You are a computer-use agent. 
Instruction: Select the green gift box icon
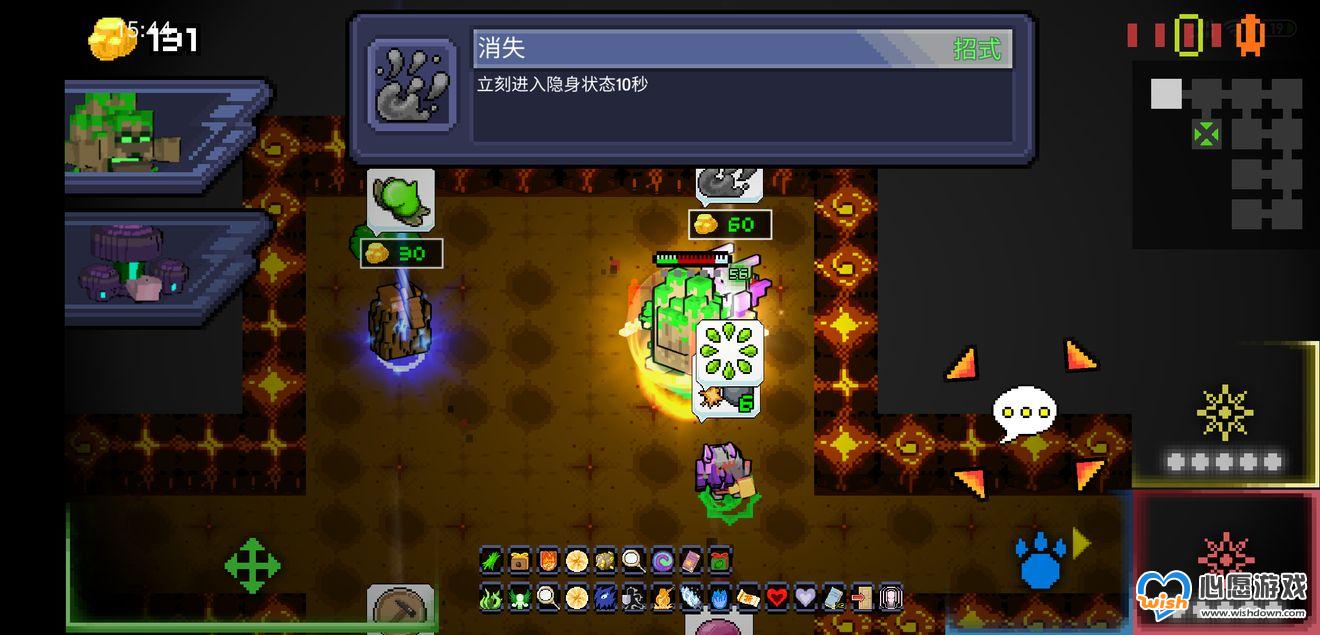[719, 560]
